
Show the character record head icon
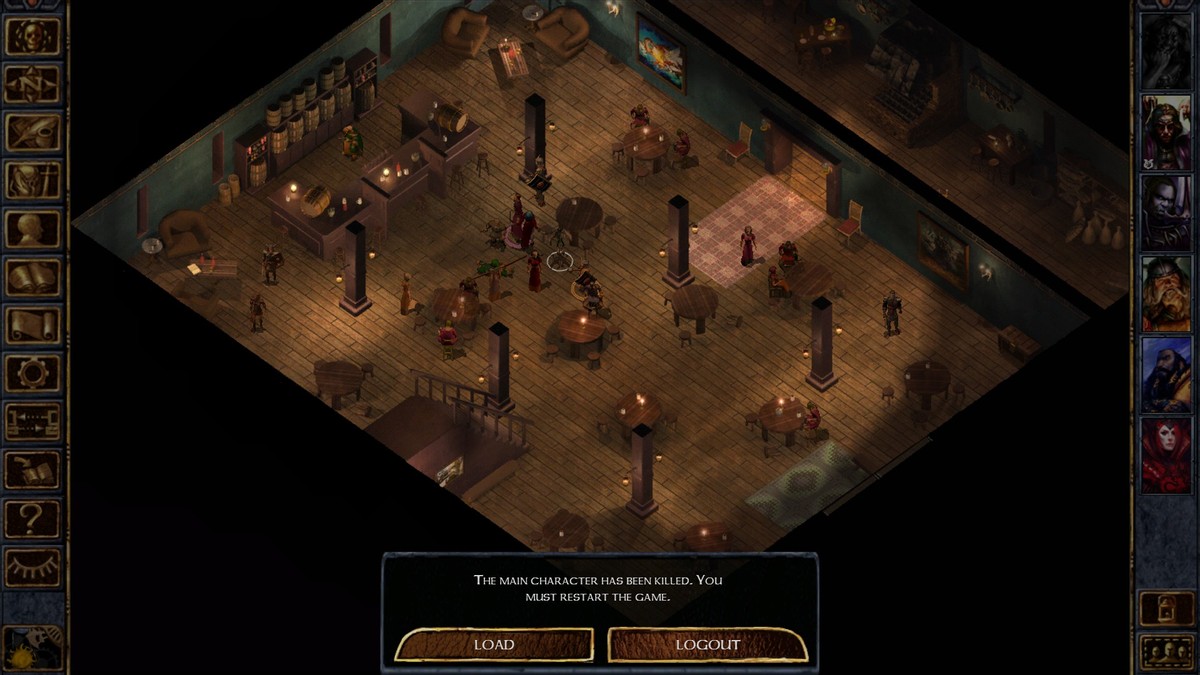[33, 229]
